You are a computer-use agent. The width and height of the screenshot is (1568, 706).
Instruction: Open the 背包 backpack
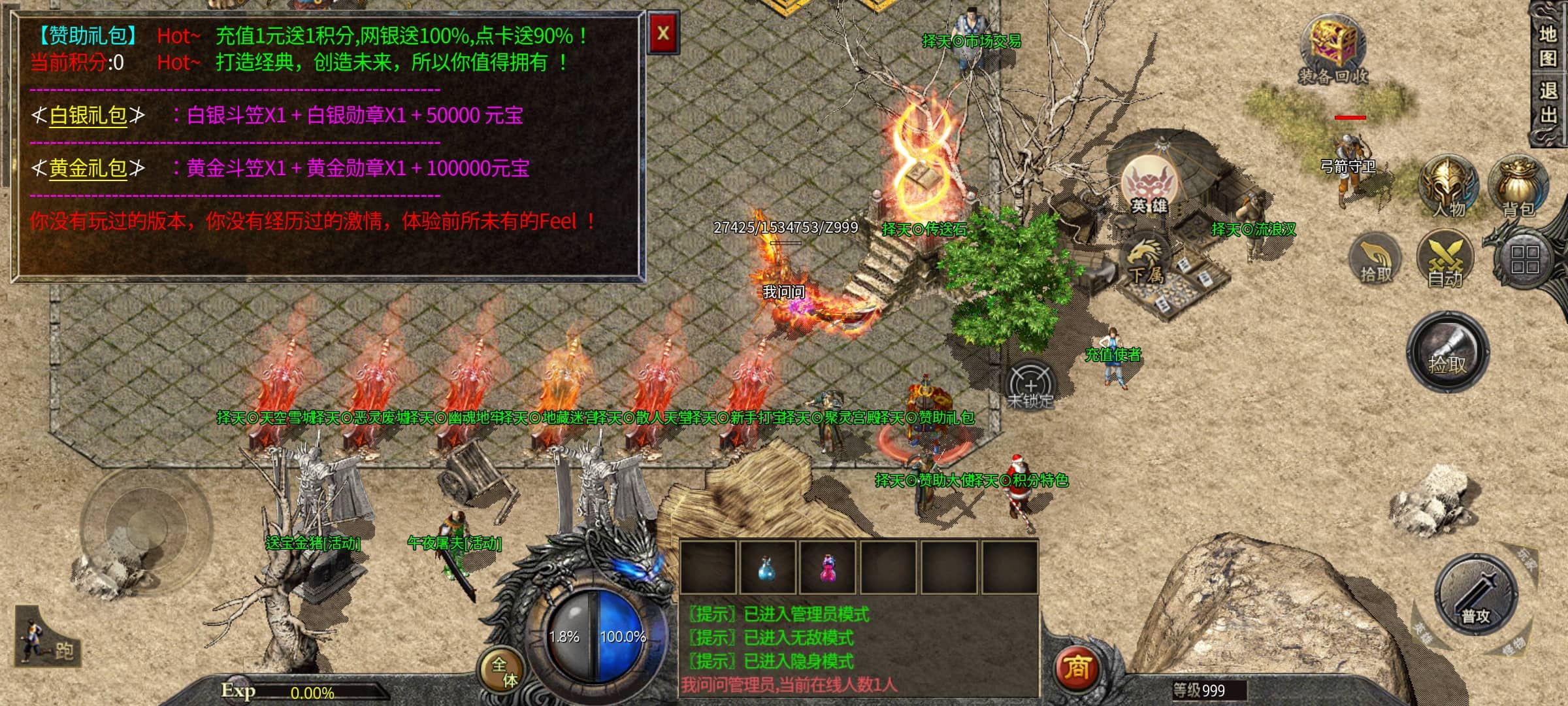1518,186
